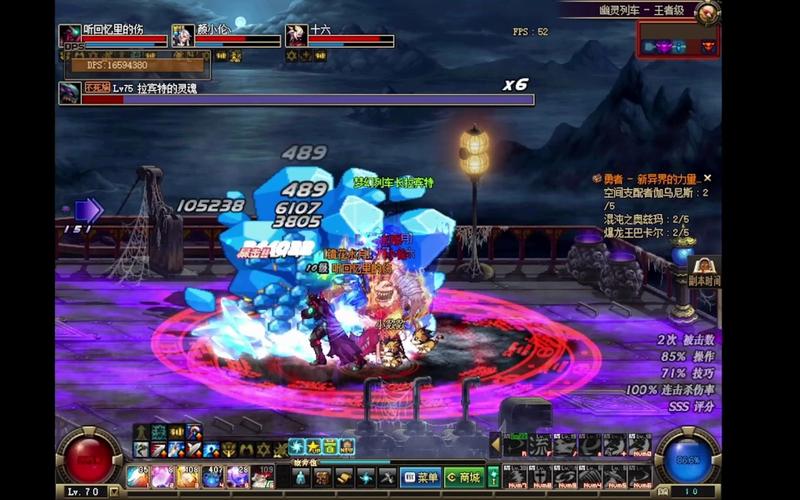The width and height of the screenshot is (800, 500).
Task: Use the consumable with 109 count
Action: (262, 477)
